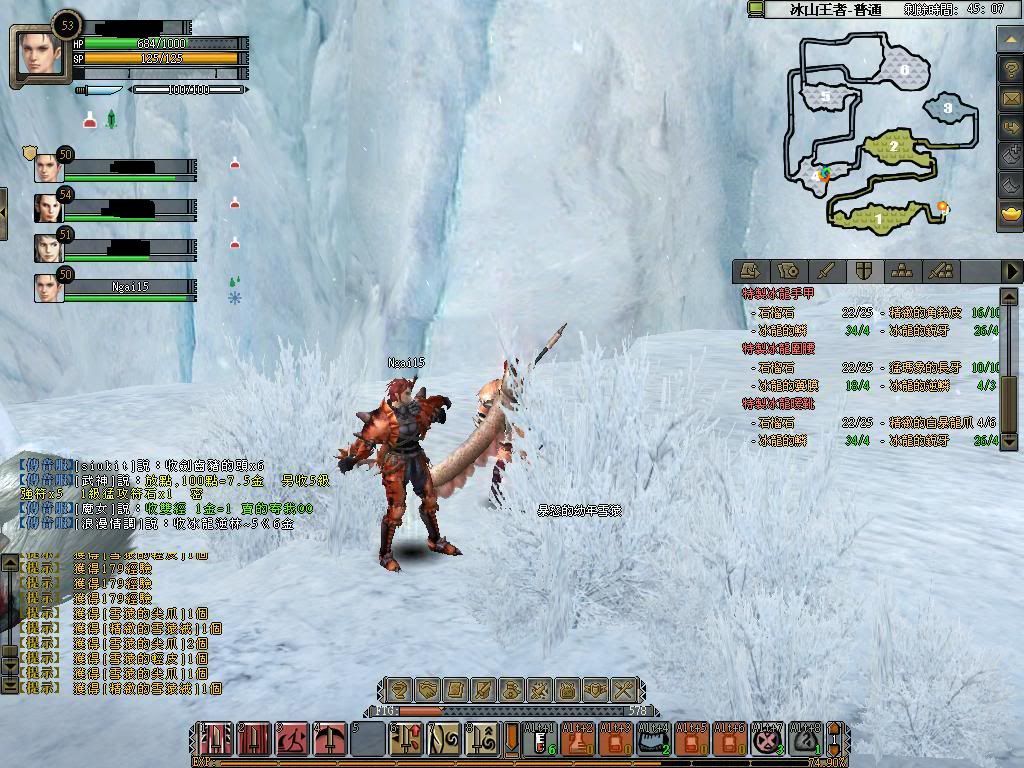Collapse the side menu with the up arrow

[1010, 40]
